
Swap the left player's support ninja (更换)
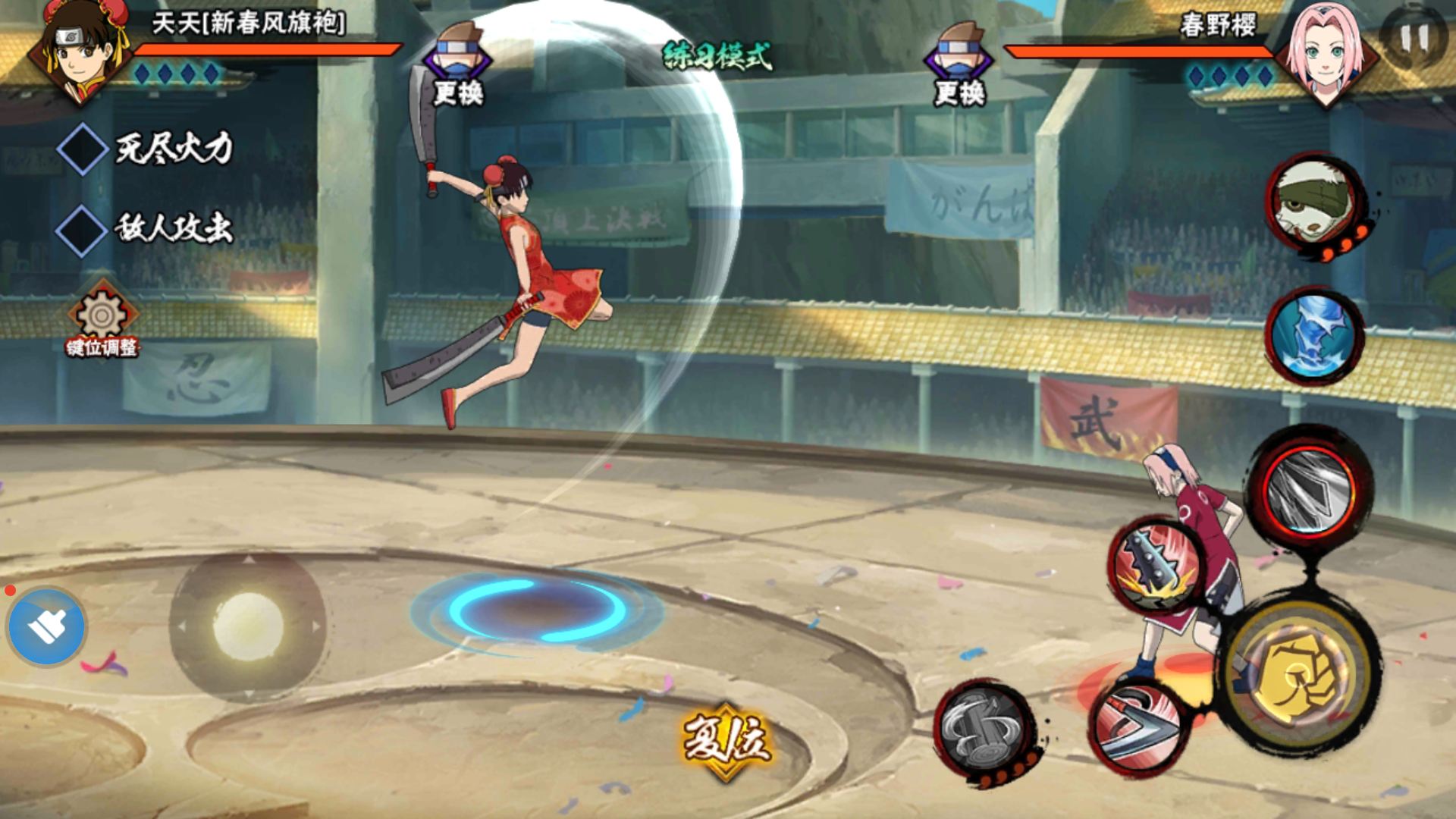pyautogui.click(x=457, y=64)
